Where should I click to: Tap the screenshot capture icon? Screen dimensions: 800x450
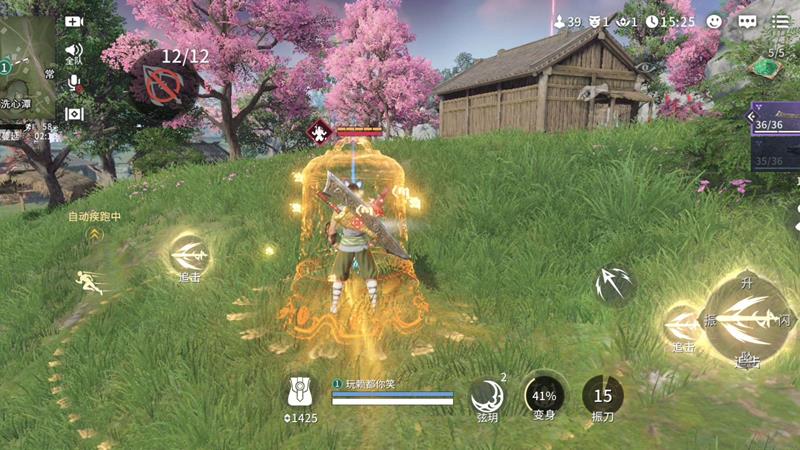(x=74, y=114)
